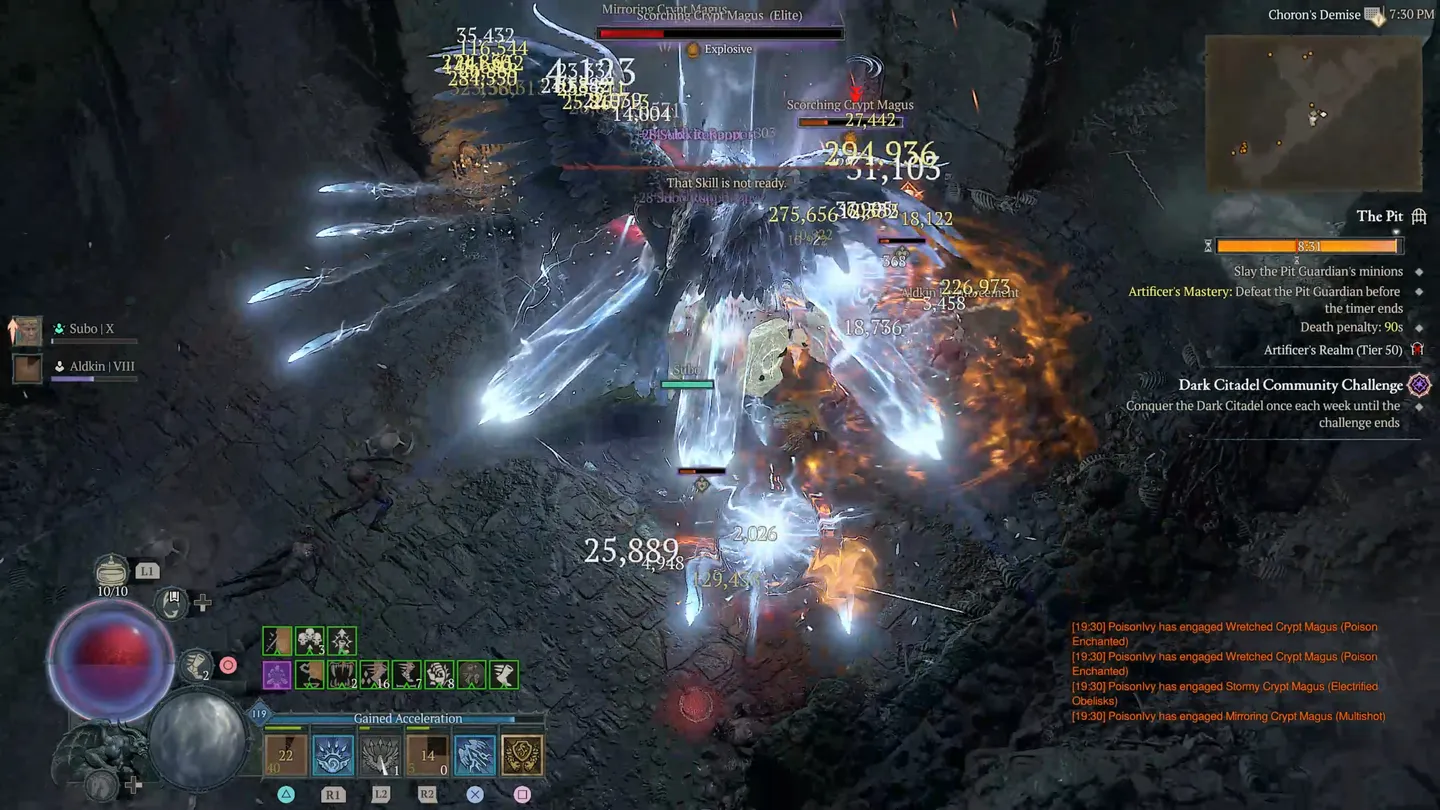The image size is (1440, 810).
Task: Open the emote wheel icon beside the potion
Action: (170, 603)
